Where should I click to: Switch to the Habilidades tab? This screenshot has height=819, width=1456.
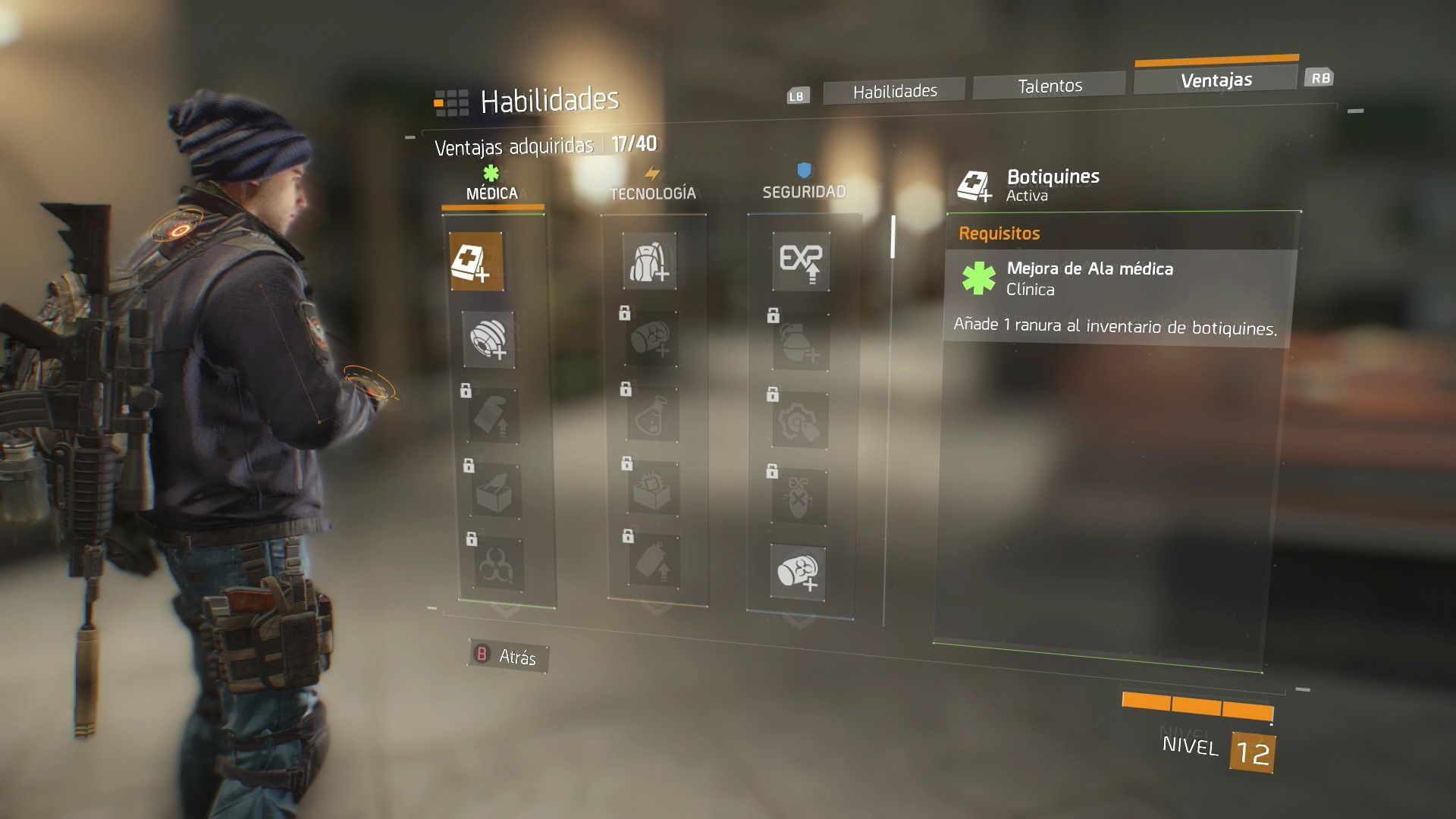click(x=894, y=91)
